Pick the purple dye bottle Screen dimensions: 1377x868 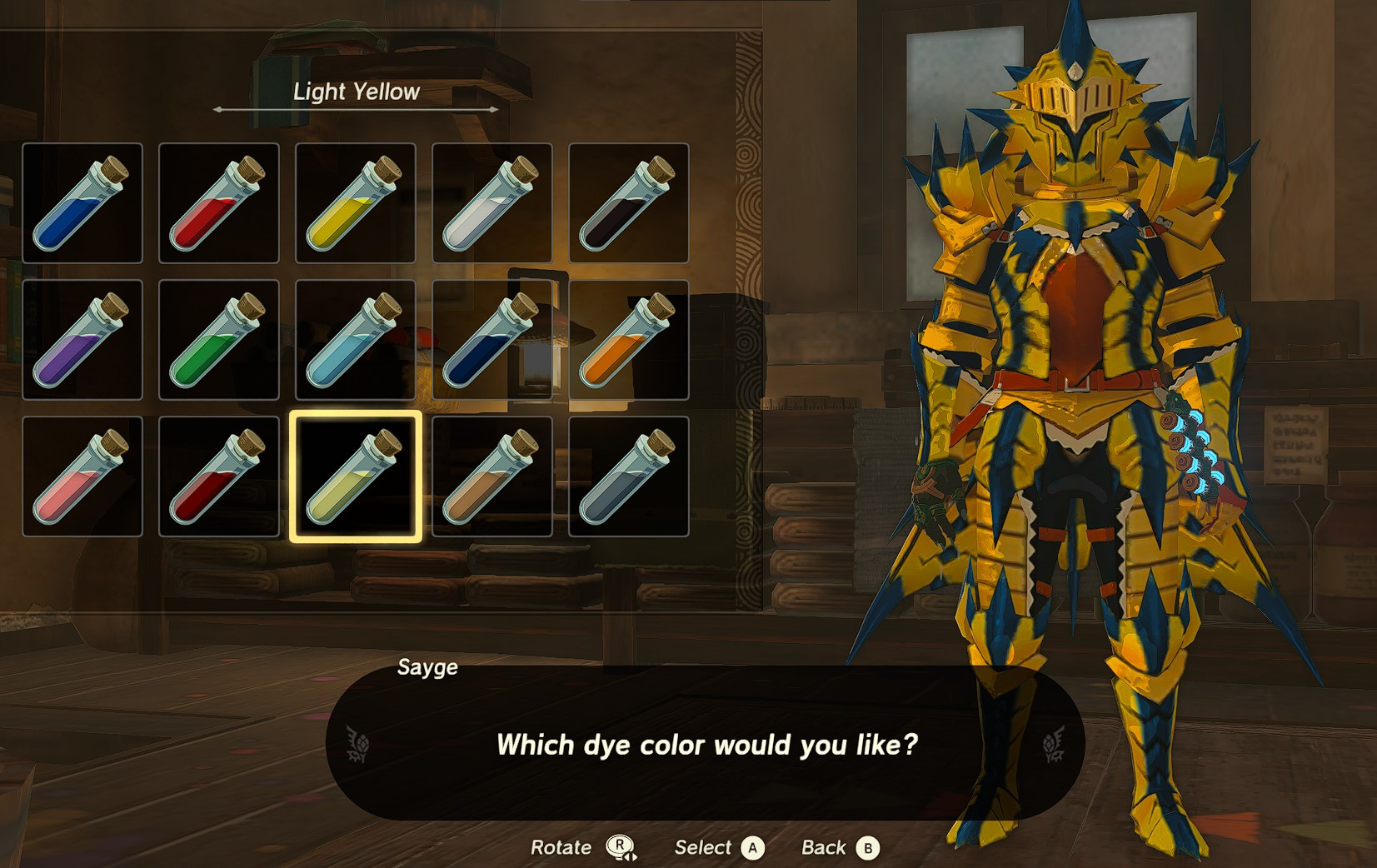[x=82, y=340]
